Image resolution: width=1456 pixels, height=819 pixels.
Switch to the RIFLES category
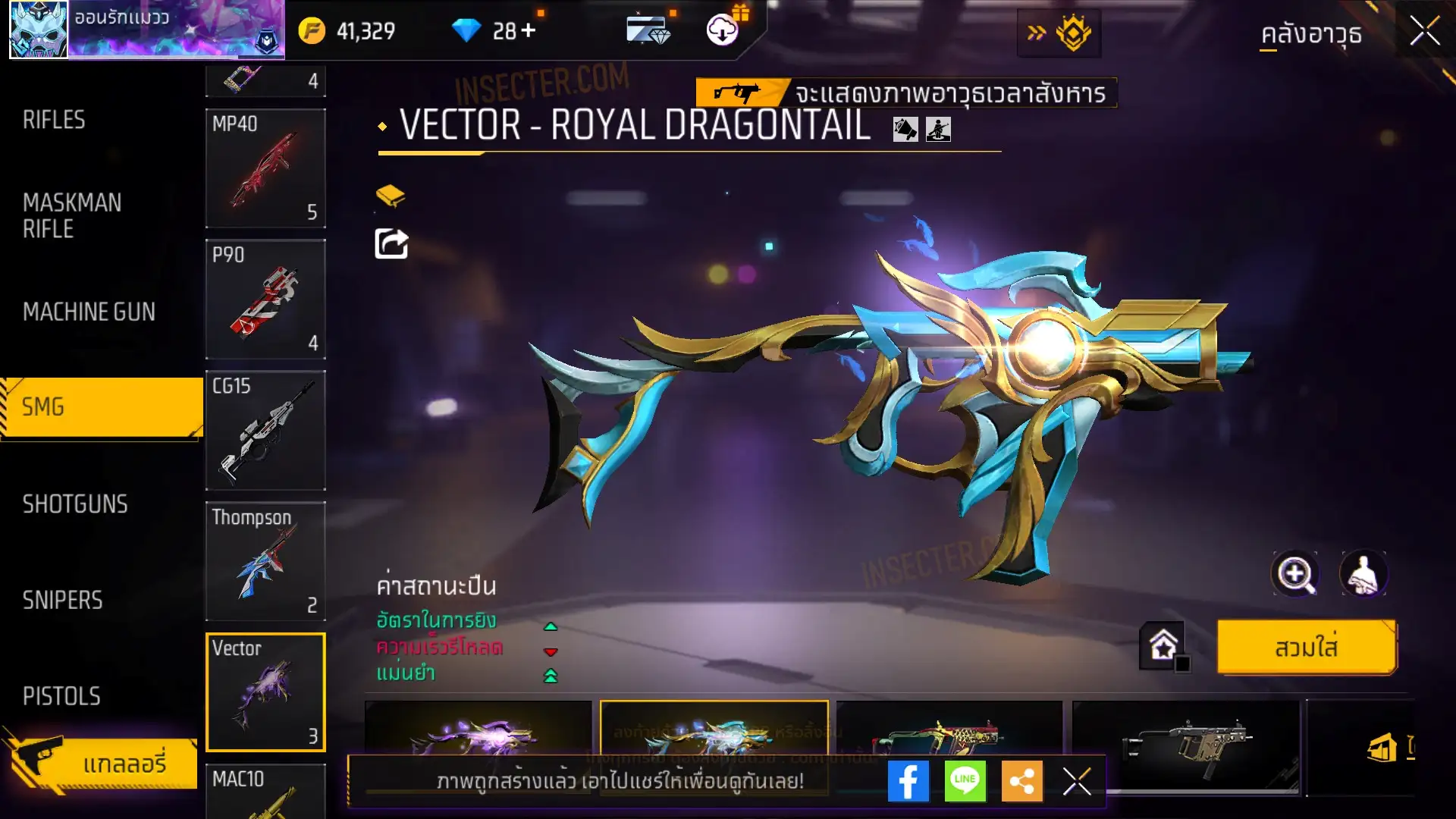point(54,120)
